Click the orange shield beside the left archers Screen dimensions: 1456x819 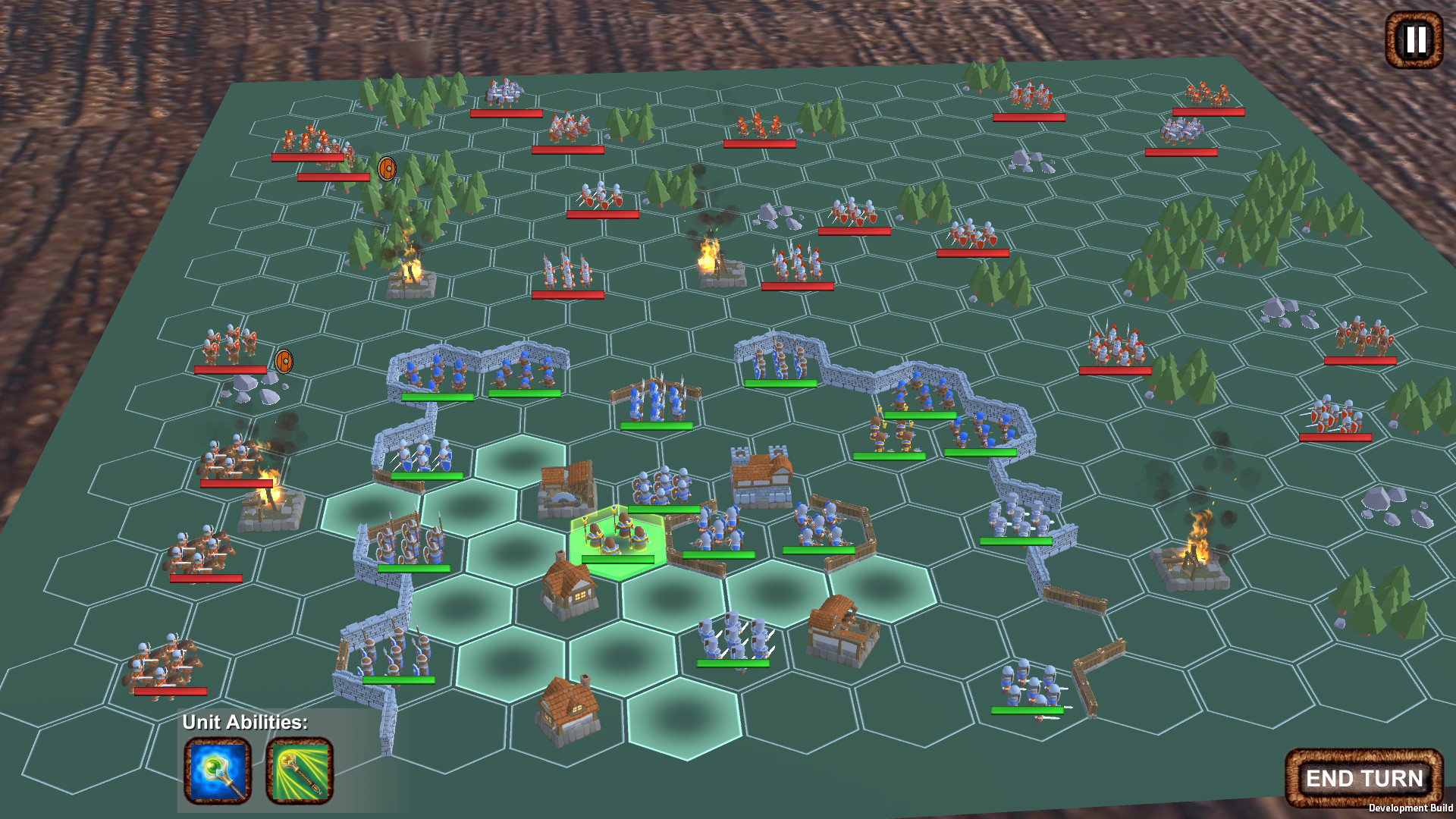click(283, 362)
